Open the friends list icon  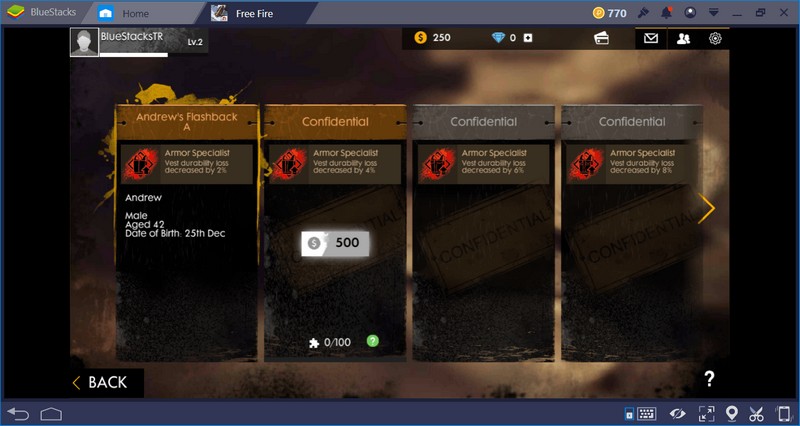tap(683, 39)
